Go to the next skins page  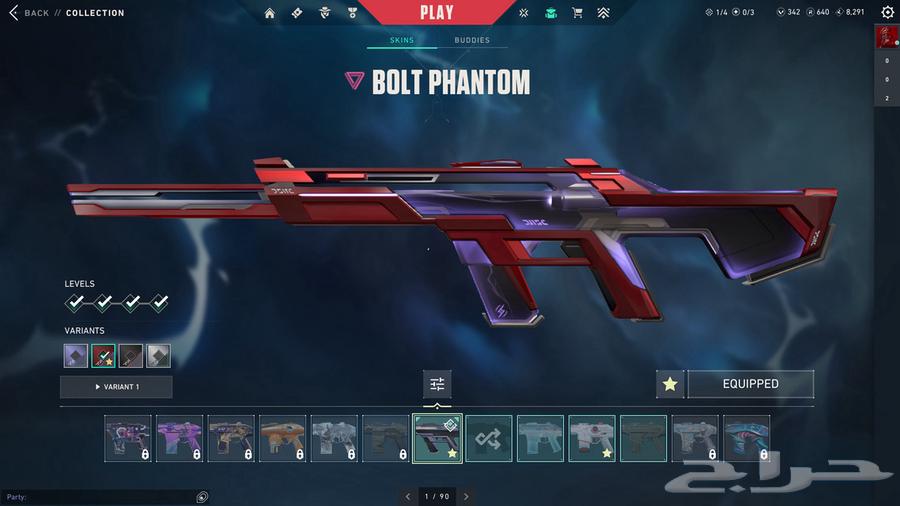pyautogui.click(x=466, y=496)
